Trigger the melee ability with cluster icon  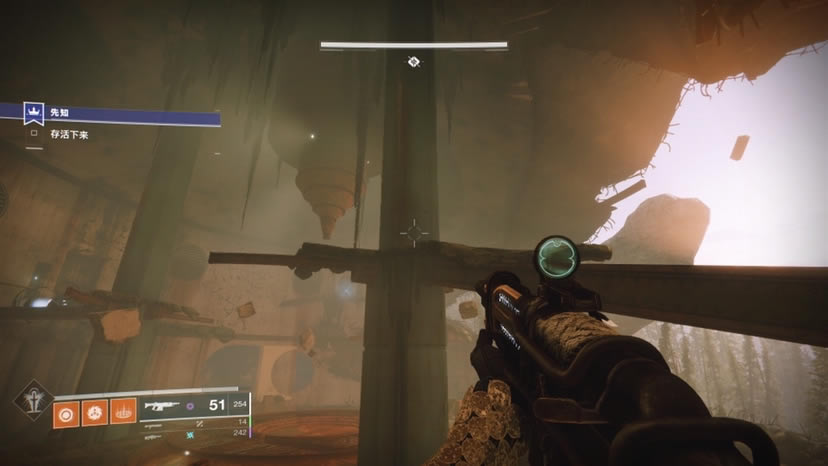pos(96,410)
